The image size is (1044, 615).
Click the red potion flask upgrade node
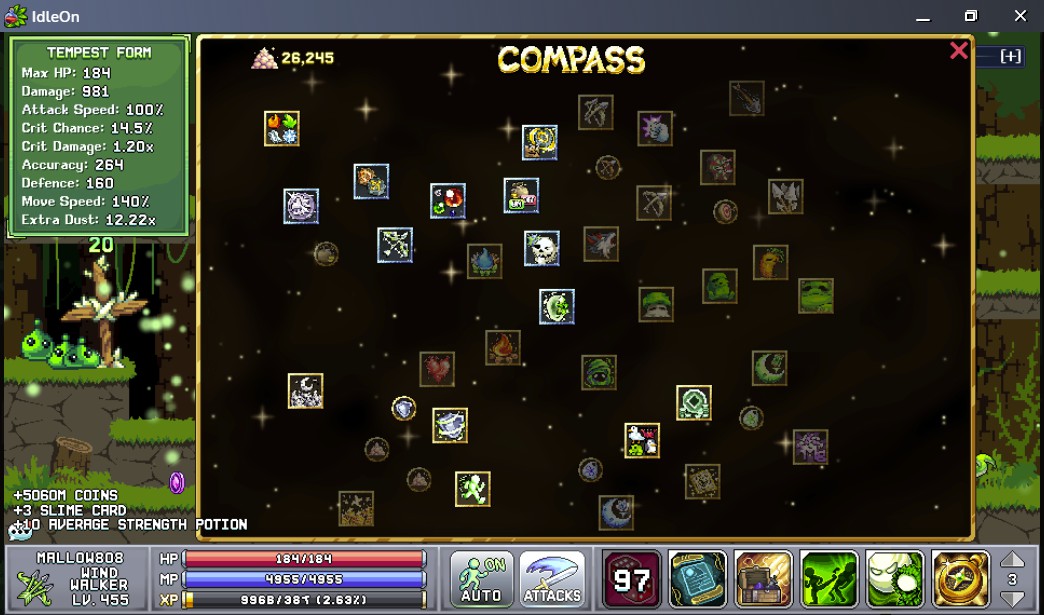pyautogui.click(x=448, y=201)
